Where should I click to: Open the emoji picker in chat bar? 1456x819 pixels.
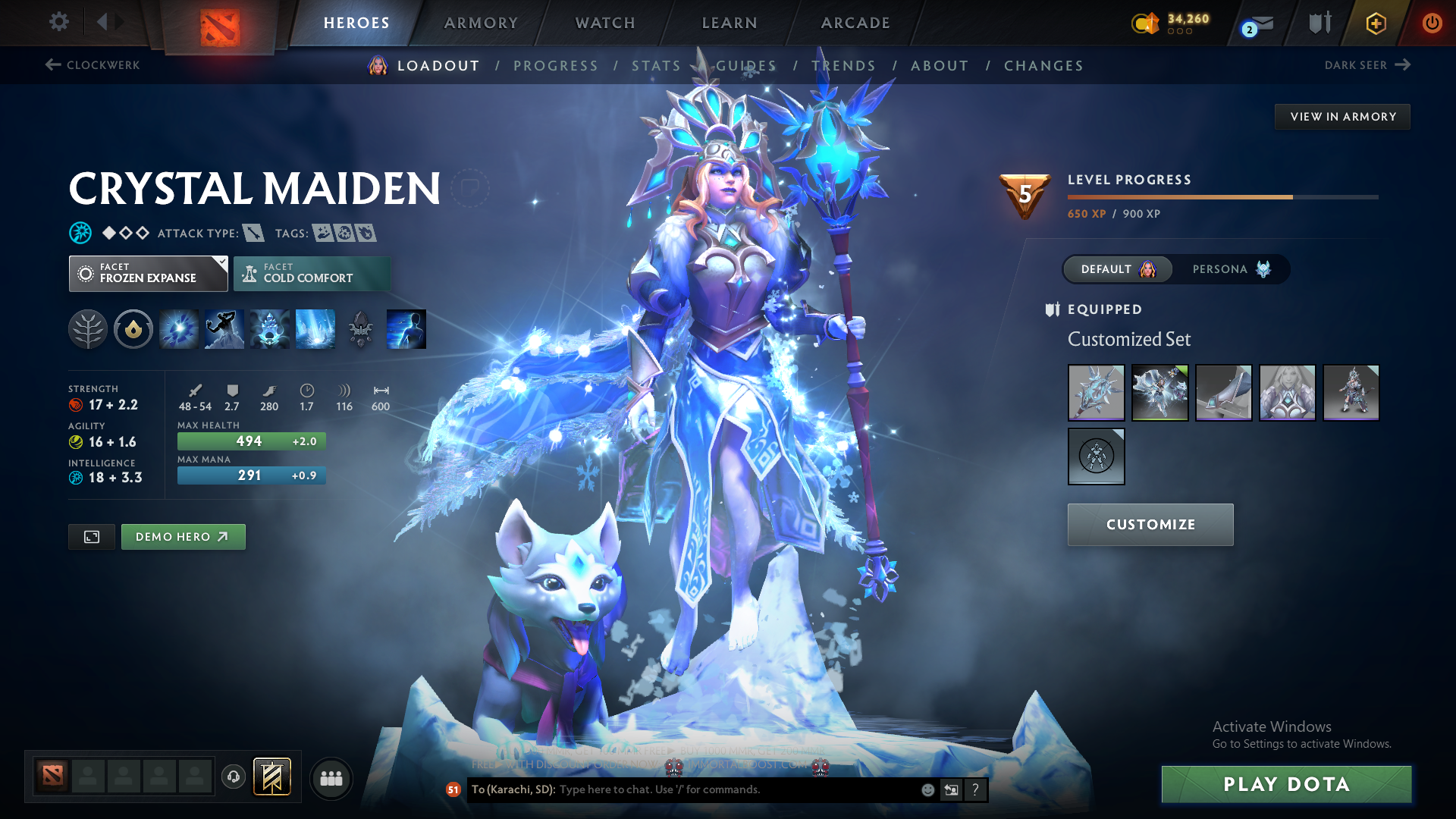pos(927,789)
